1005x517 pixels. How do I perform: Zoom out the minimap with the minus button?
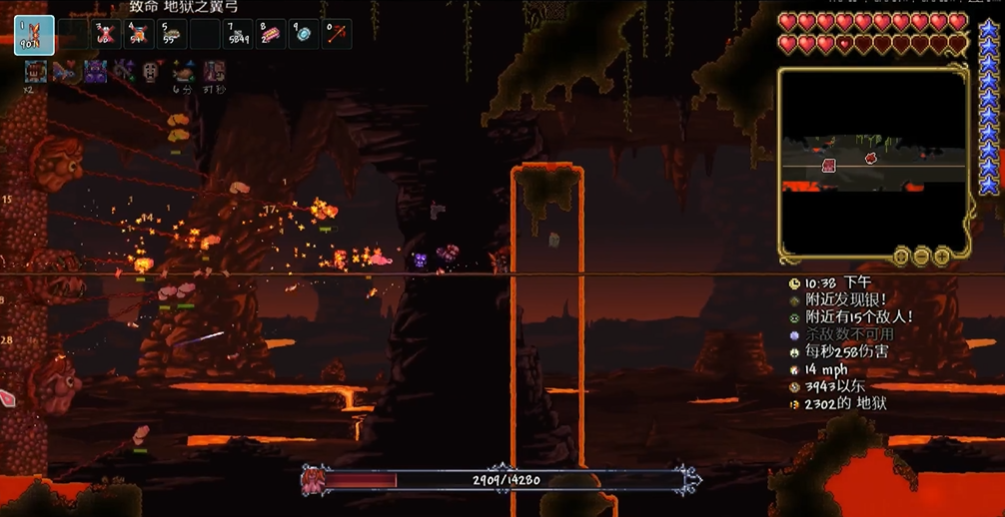point(921,257)
